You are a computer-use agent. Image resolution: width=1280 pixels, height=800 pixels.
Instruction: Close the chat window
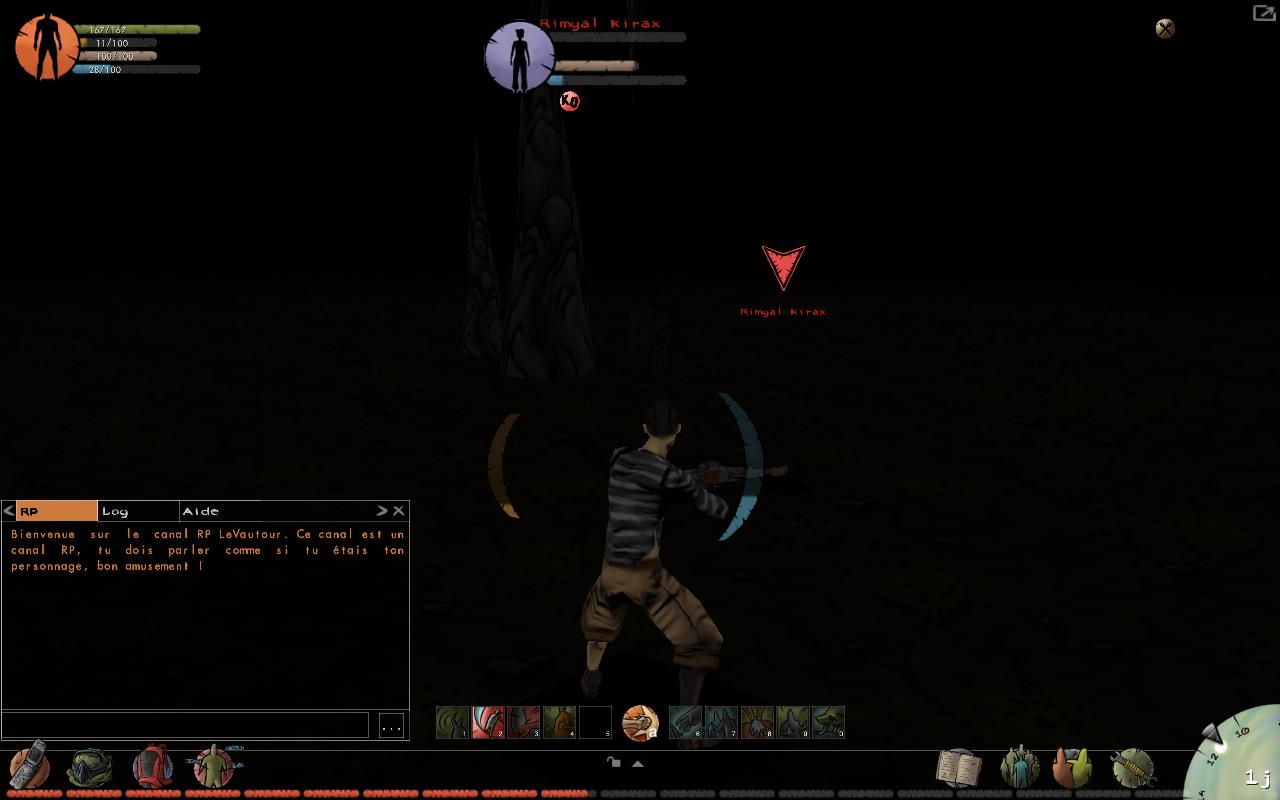[x=399, y=511]
